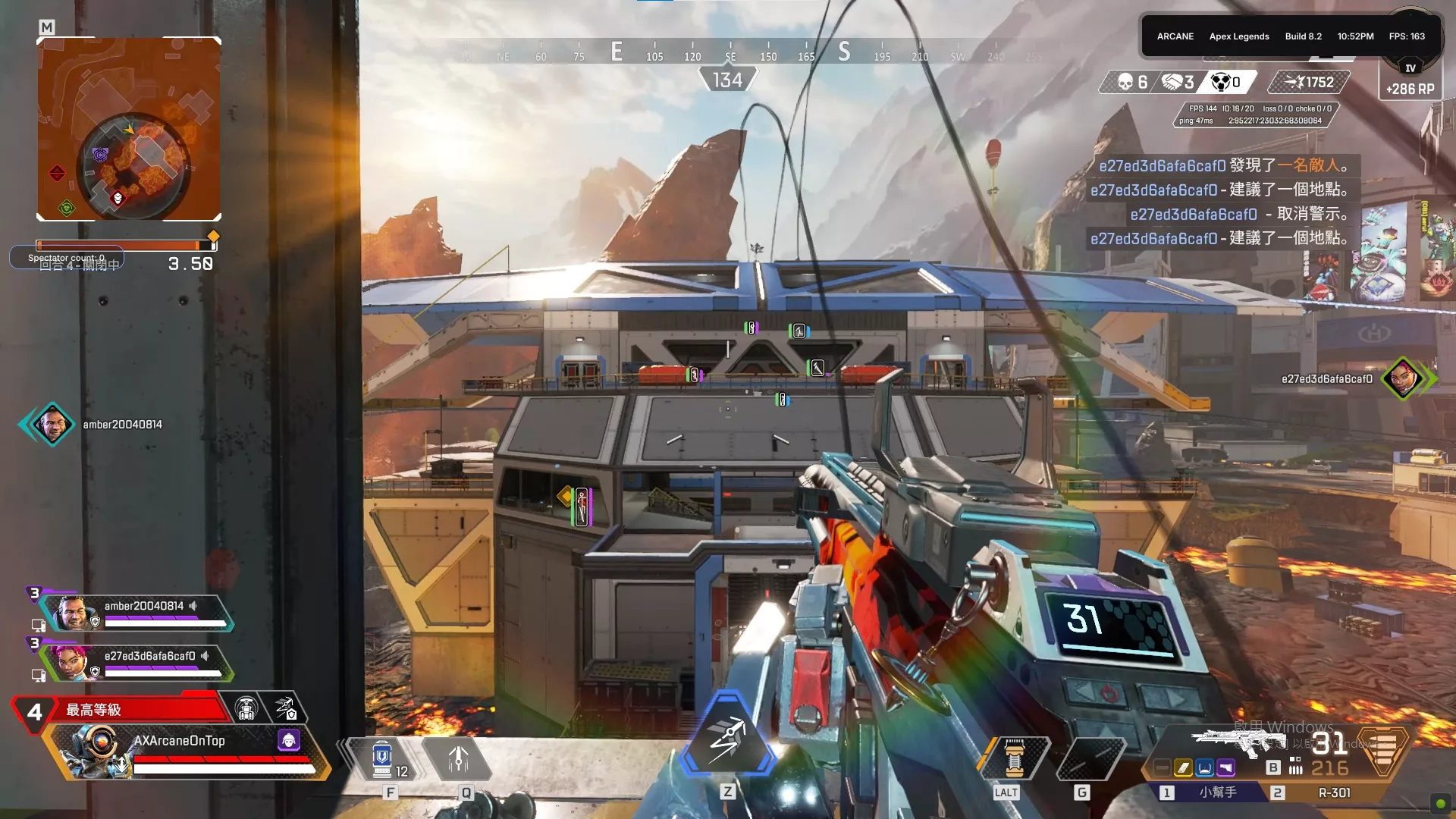The width and height of the screenshot is (1456, 819).
Task: Click the purple helmet icon beside AXArcaneOnTop
Action: (289, 740)
